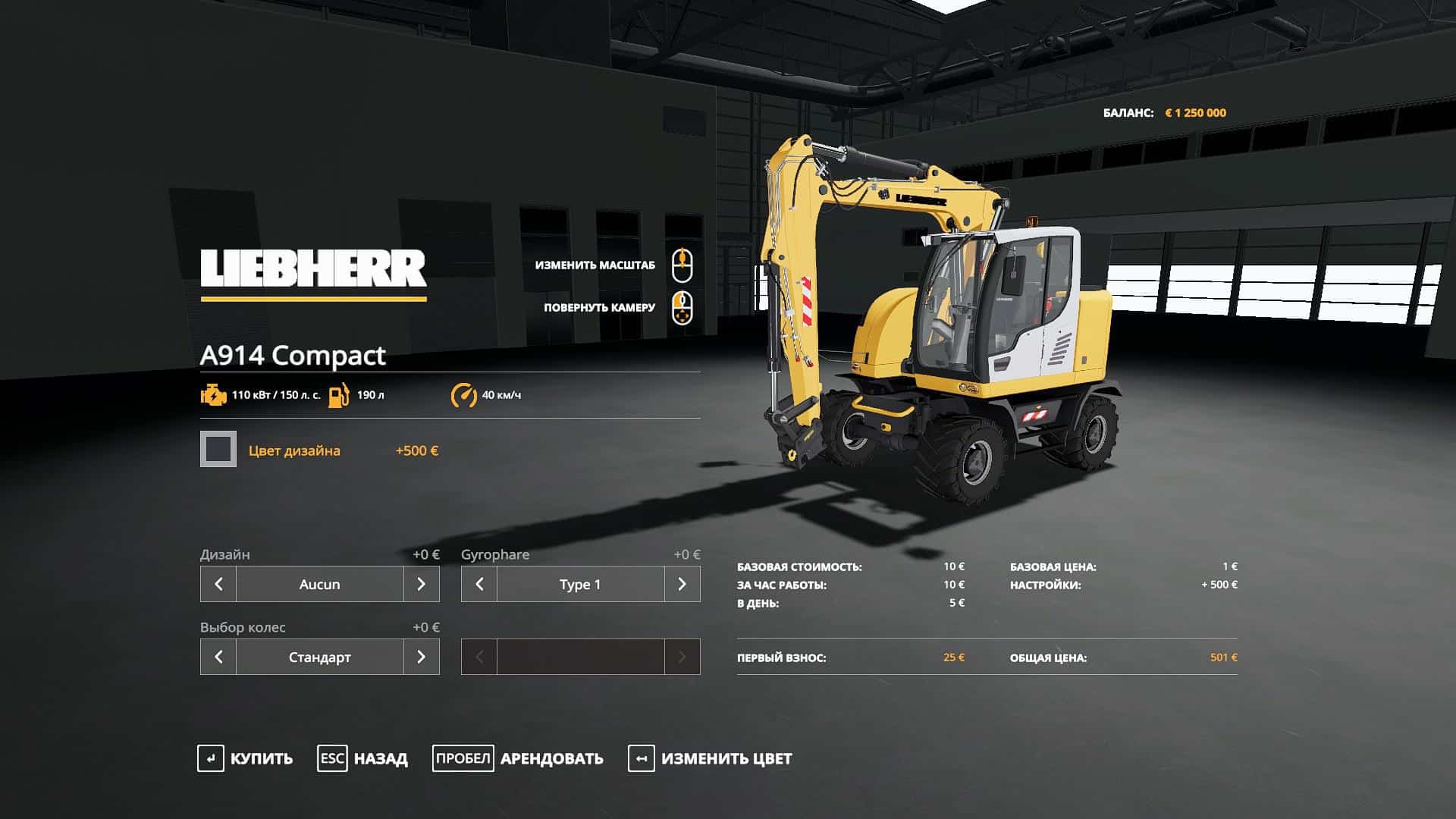Choose previous Выбор колес wheel option
1456x819 pixels.
218,657
